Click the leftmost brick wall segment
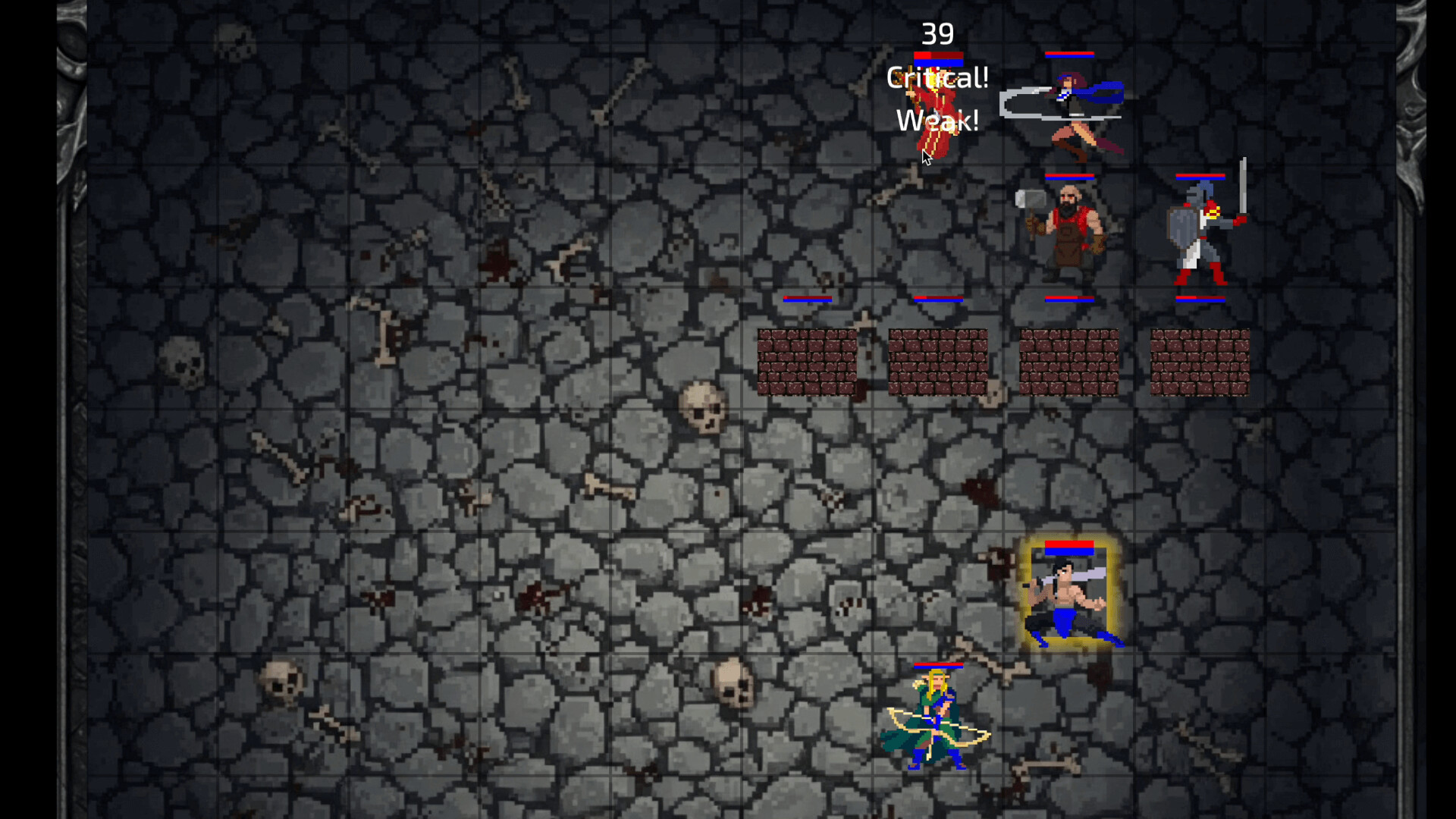The height and width of the screenshot is (819, 1456). 808,360
